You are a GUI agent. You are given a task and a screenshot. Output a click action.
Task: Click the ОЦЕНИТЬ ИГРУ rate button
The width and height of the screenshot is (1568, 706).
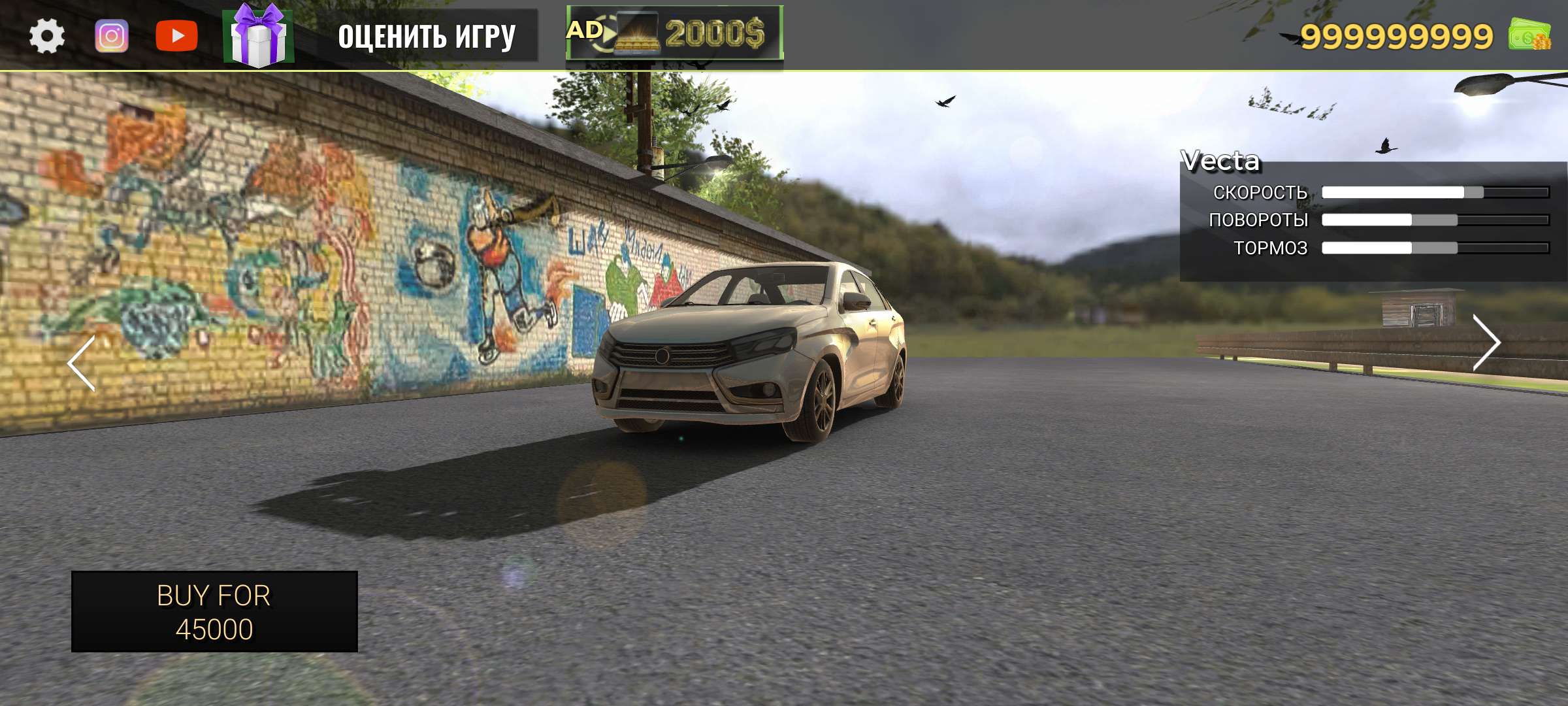tap(427, 36)
